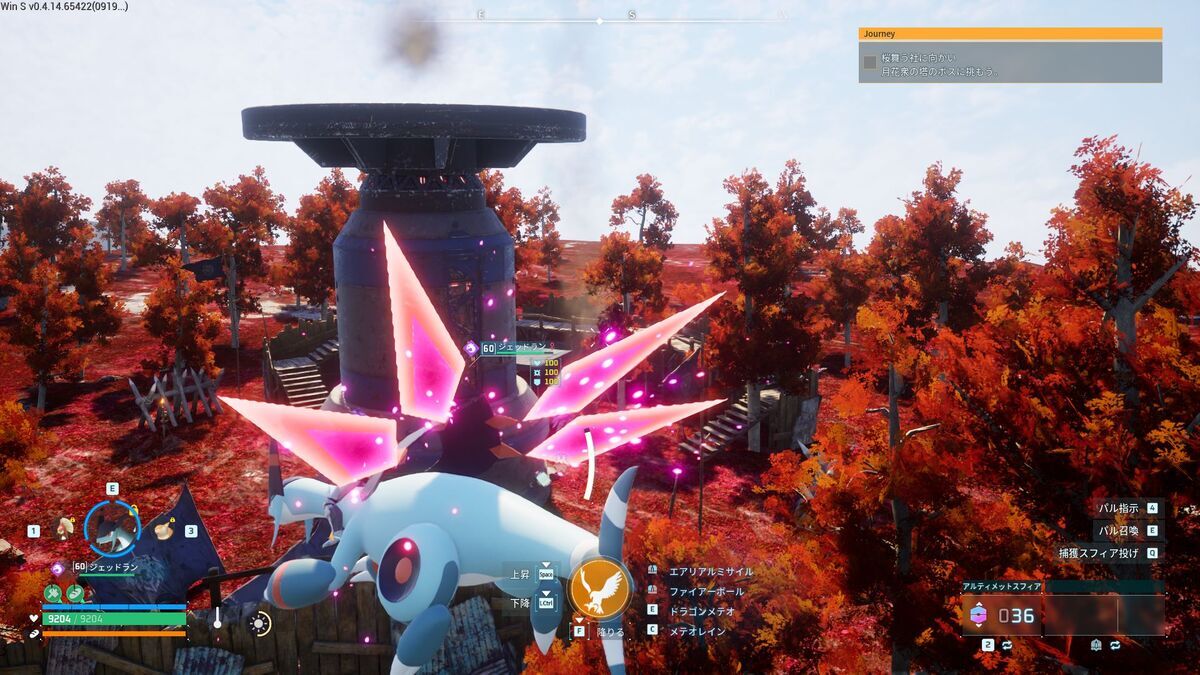Click the empty weapon slot beside the sphere
1200x675 pixels.
click(x=1105, y=615)
